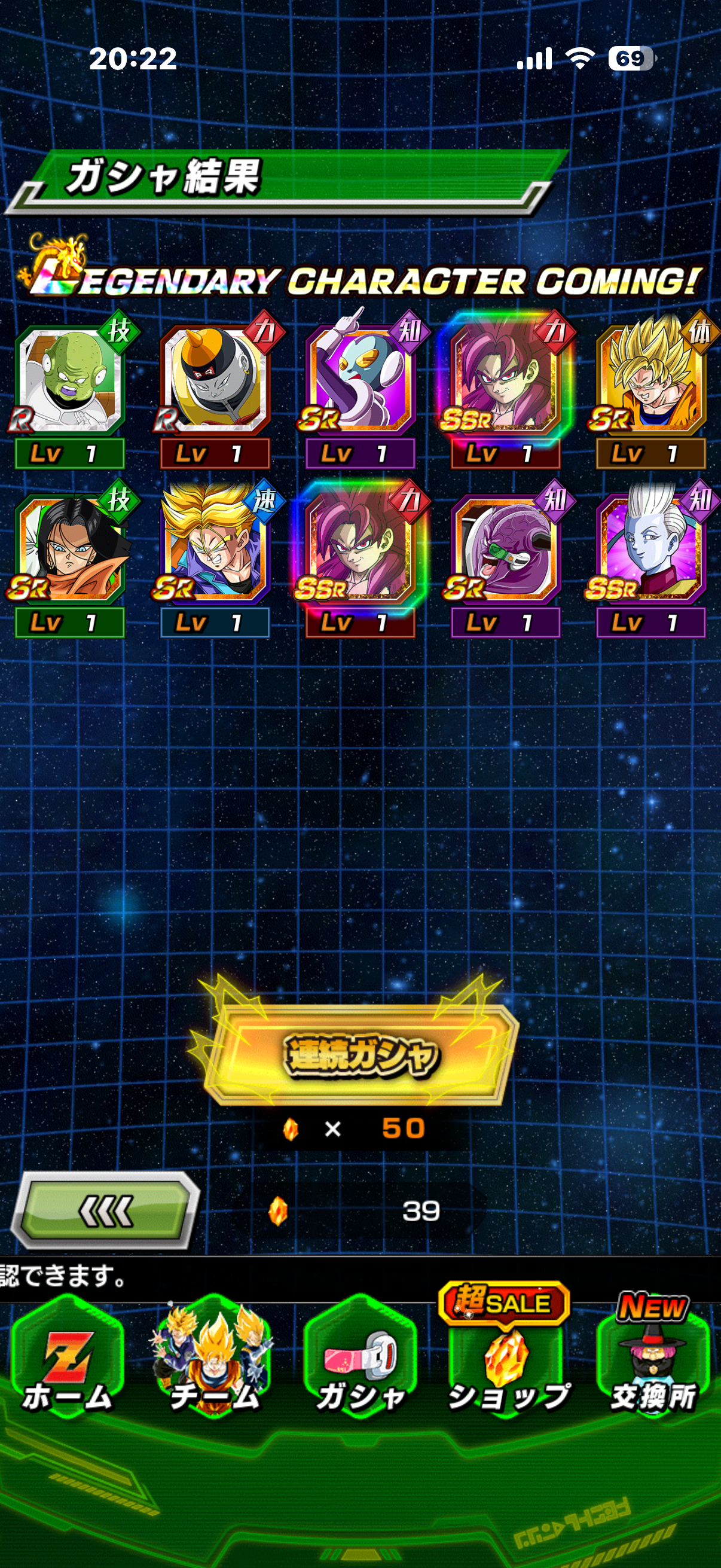View the Jaco SR card
The width and height of the screenshot is (721, 1568).
[360, 382]
